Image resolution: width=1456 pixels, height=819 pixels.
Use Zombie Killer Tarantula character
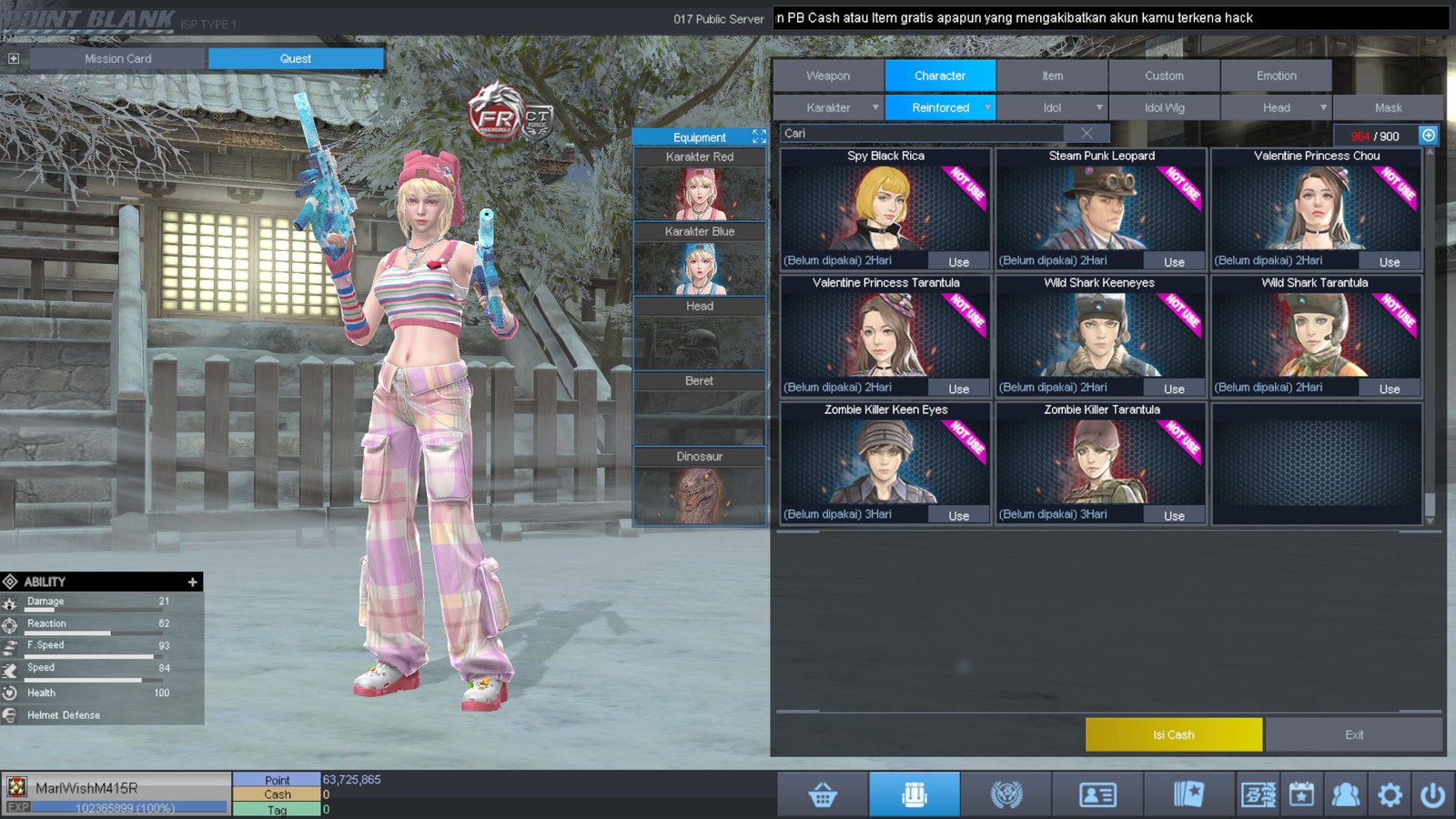[x=1174, y=516]
